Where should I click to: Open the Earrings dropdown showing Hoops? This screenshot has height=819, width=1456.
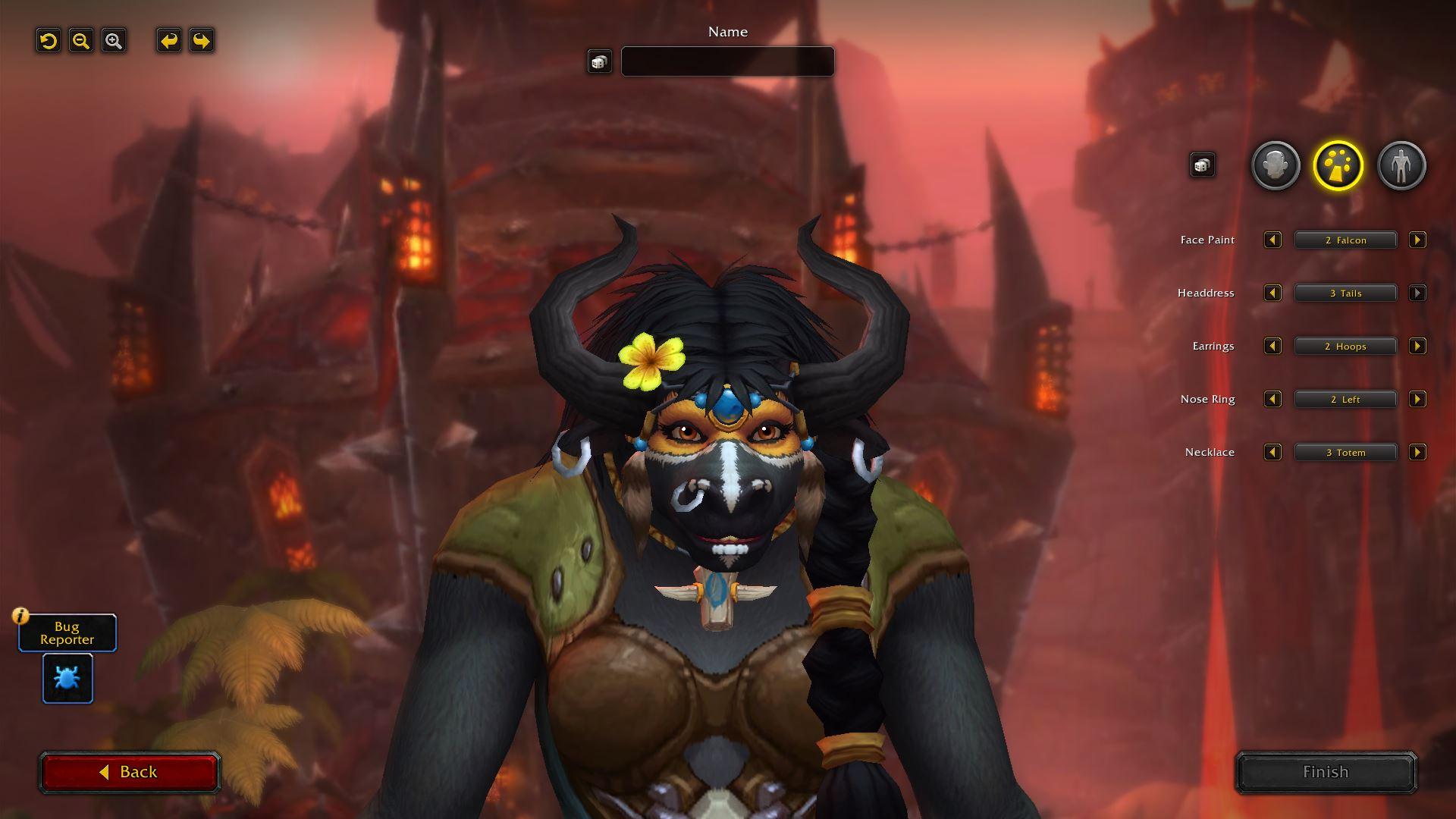(1345, 347)
